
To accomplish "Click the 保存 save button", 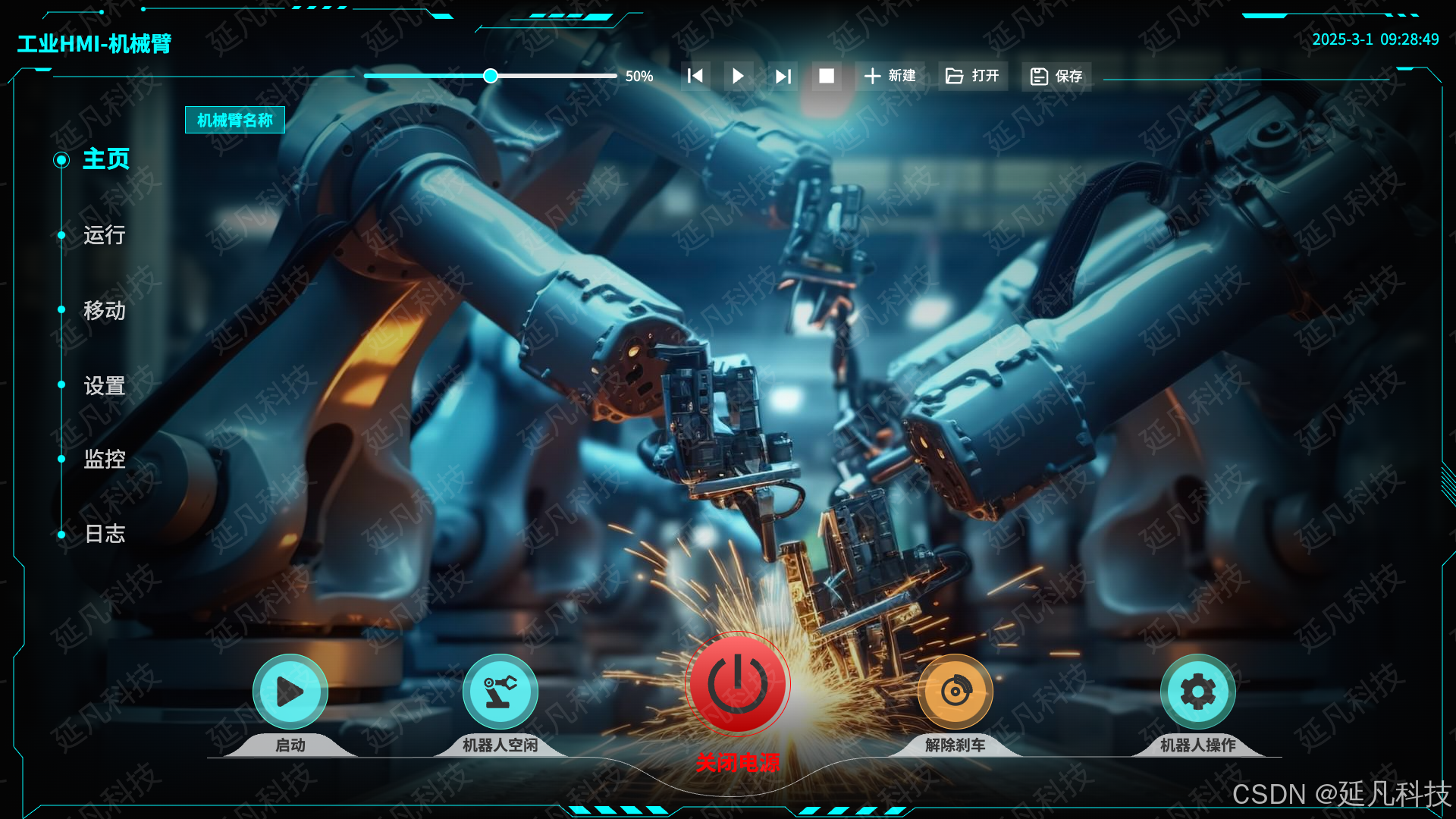I will 1056,76.
